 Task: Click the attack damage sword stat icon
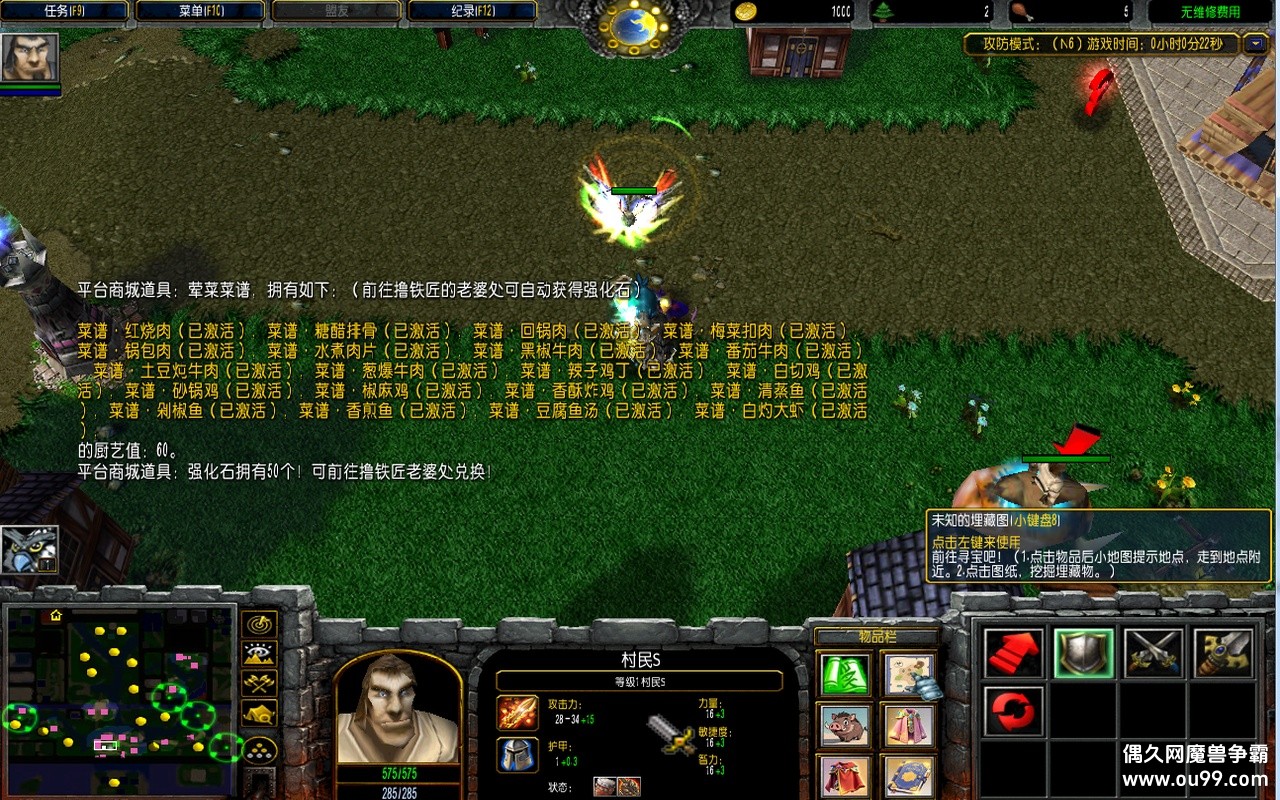click(x=517, y=714)
